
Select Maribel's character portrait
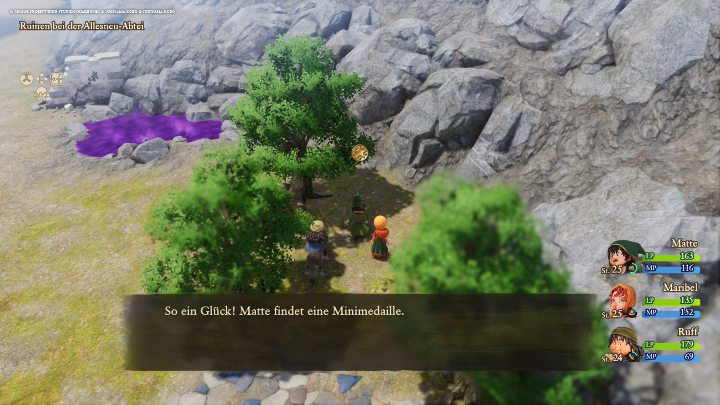(x=623, y=300)
